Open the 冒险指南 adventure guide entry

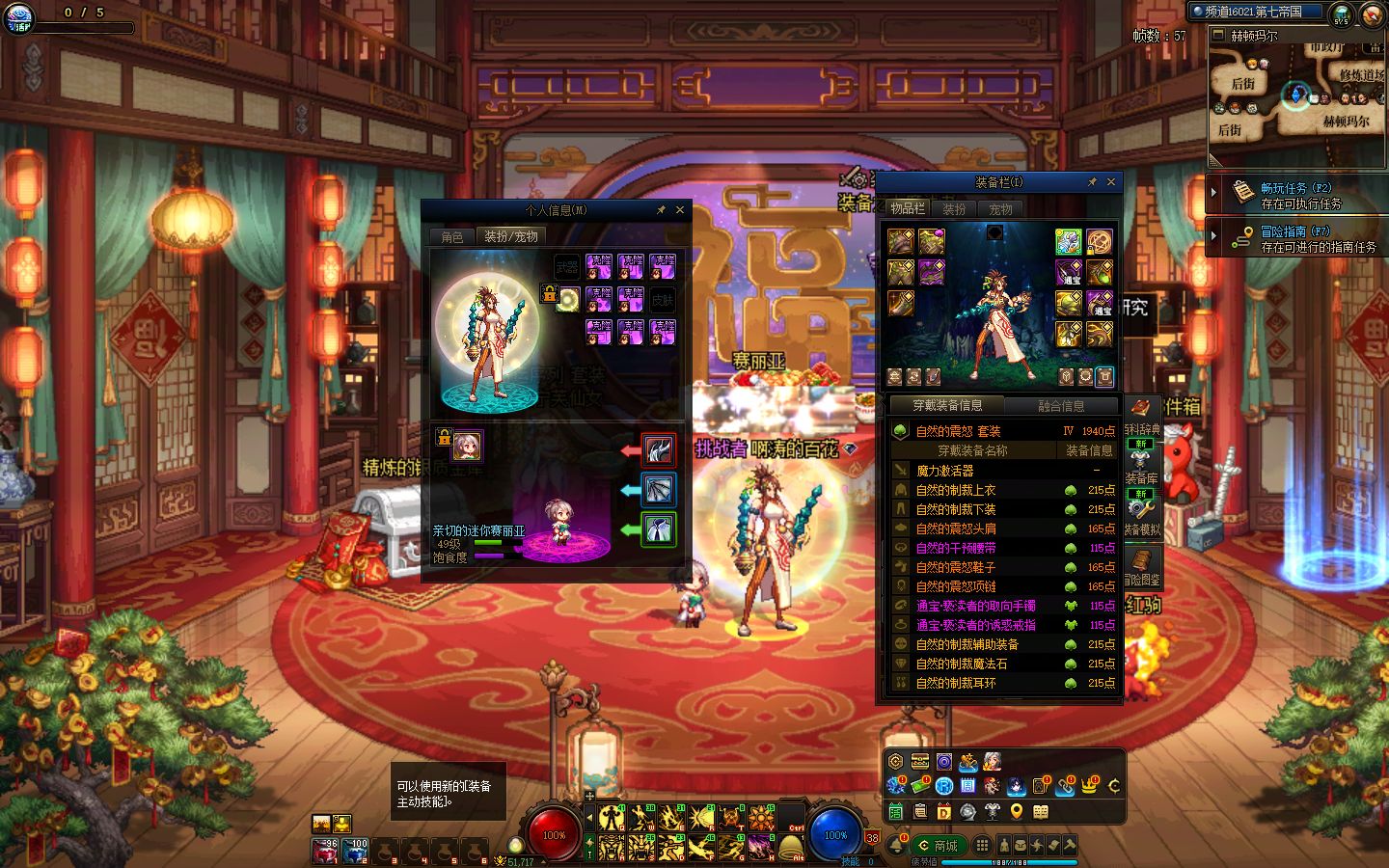[x=1295, y=238]
